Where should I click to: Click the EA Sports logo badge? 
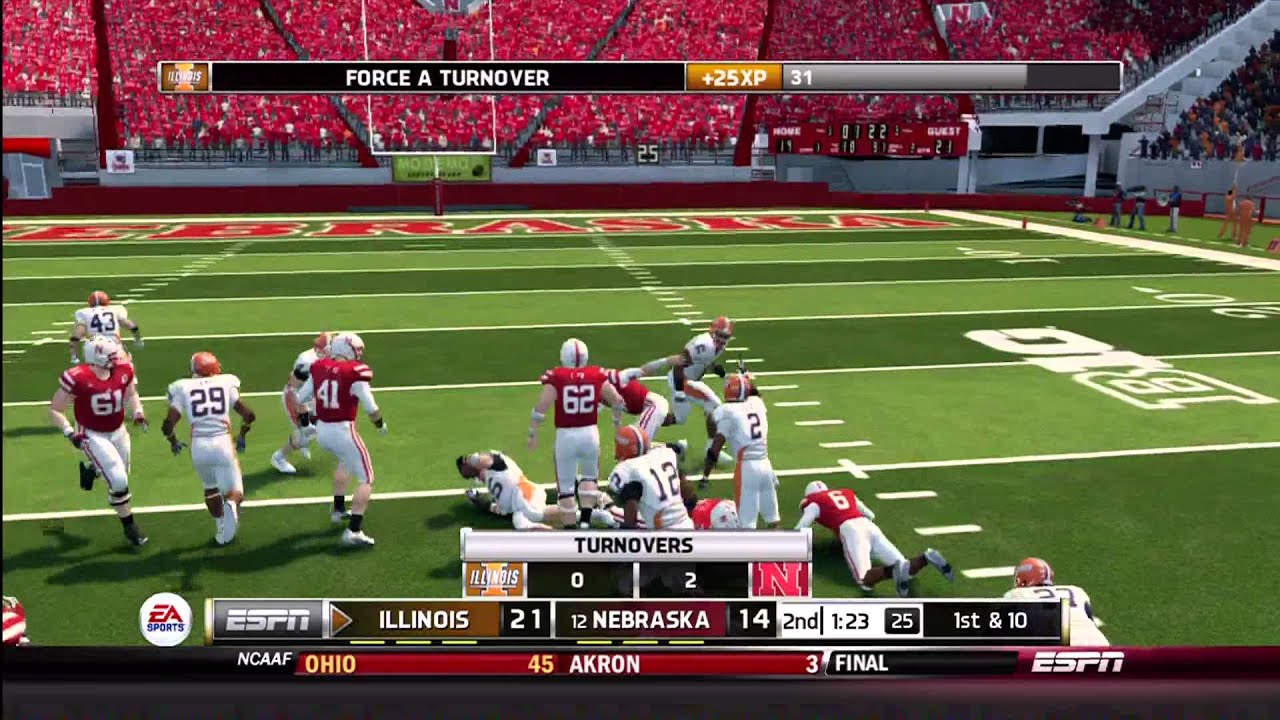pyautogui.click(x=165, y=619)
